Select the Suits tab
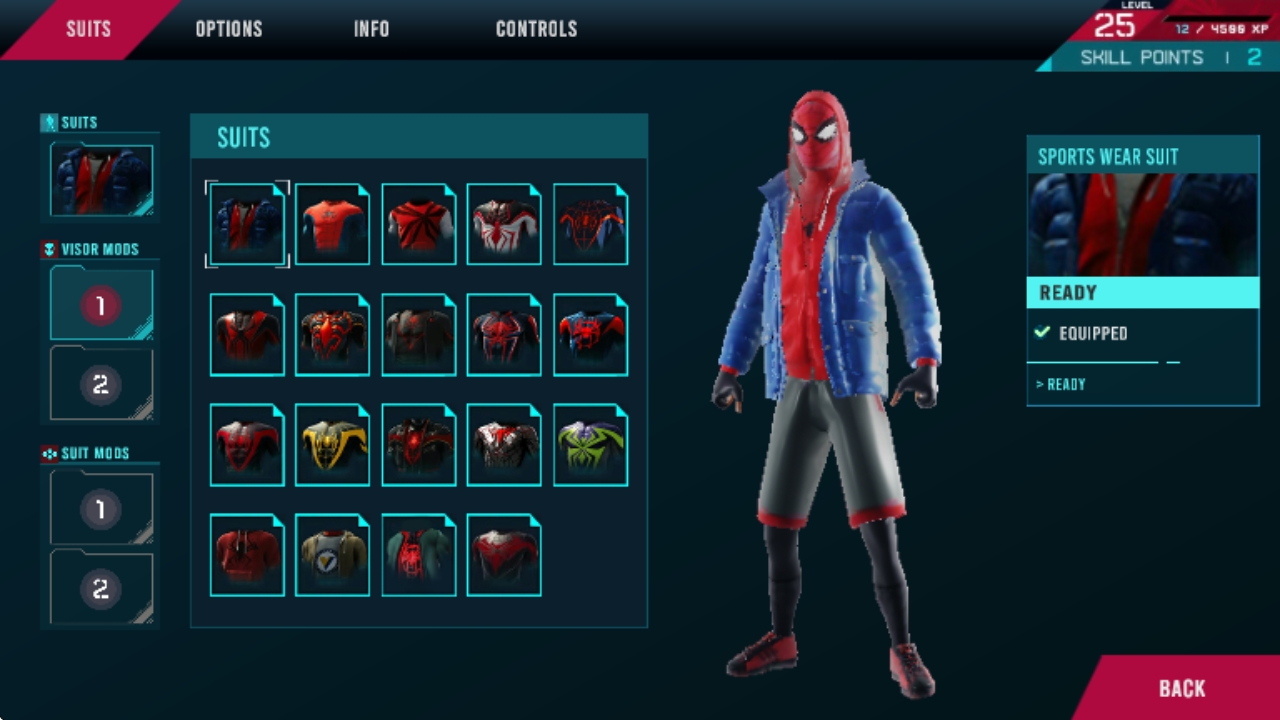Image resolution: width=1280 pixels, height=720 pixels. [x=88, y=29]
